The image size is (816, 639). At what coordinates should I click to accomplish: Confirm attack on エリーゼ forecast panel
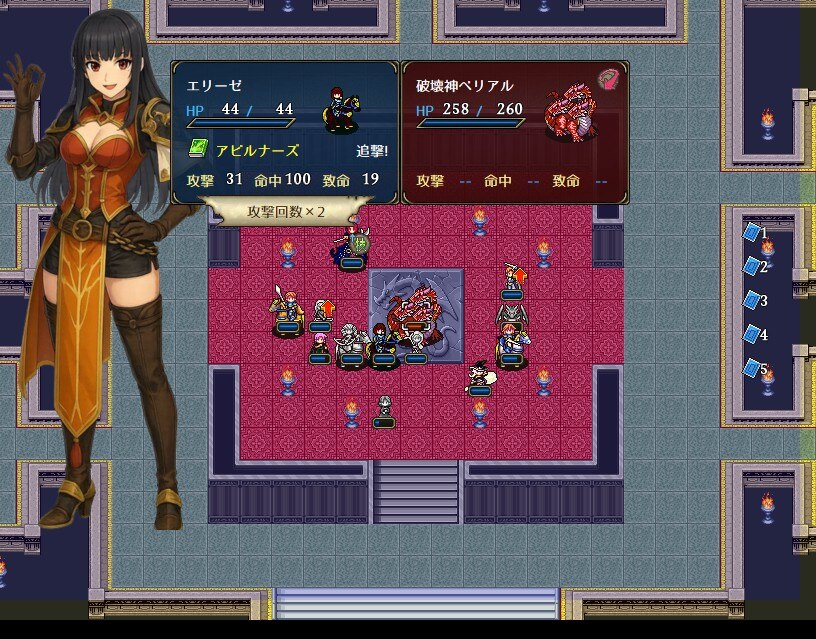[285, 132]
